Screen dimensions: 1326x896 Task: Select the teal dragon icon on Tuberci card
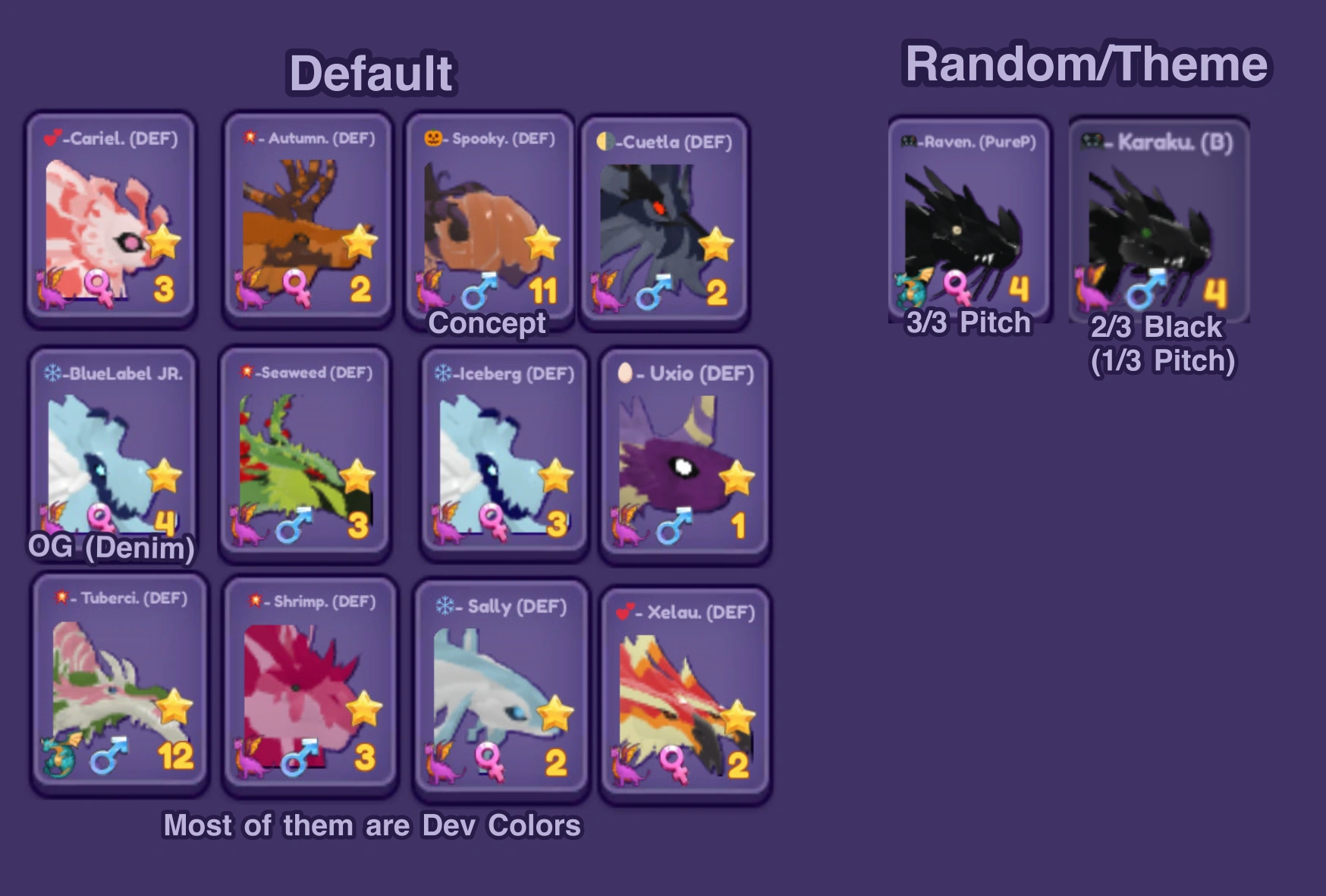[x=59, y=756]
